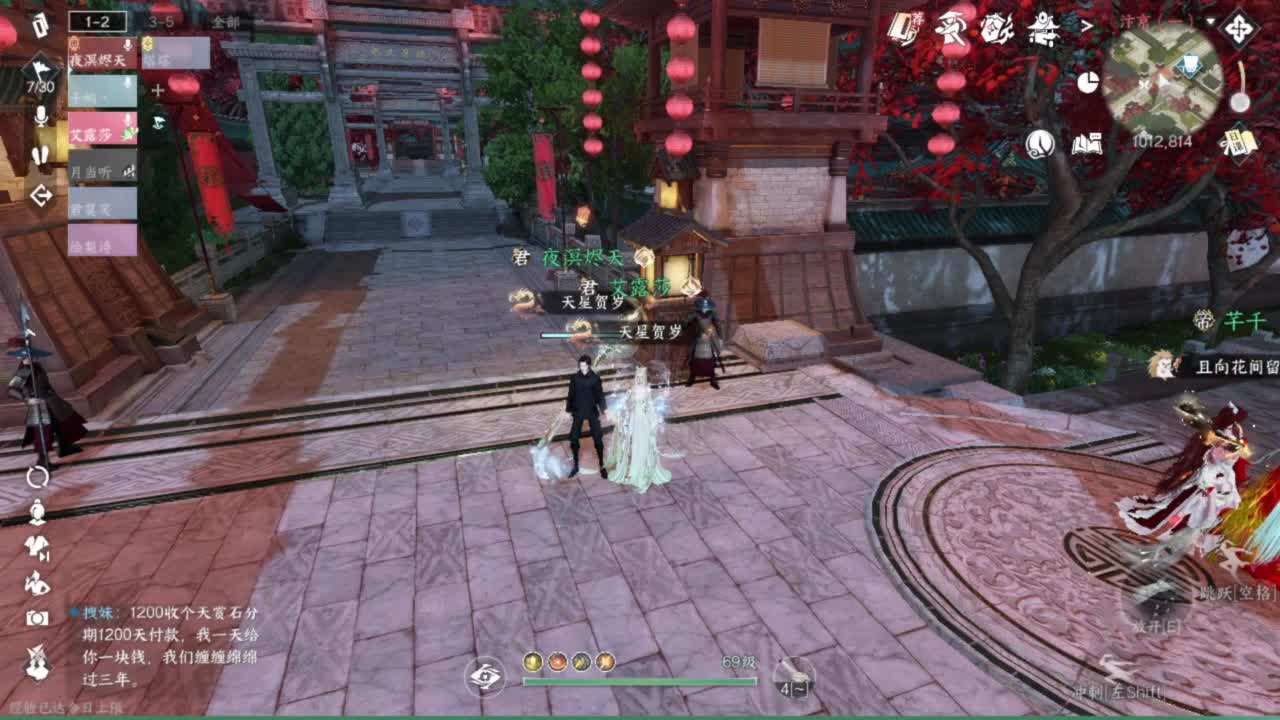Click the lantern festival building icon on top bar

pos(1044,30)
